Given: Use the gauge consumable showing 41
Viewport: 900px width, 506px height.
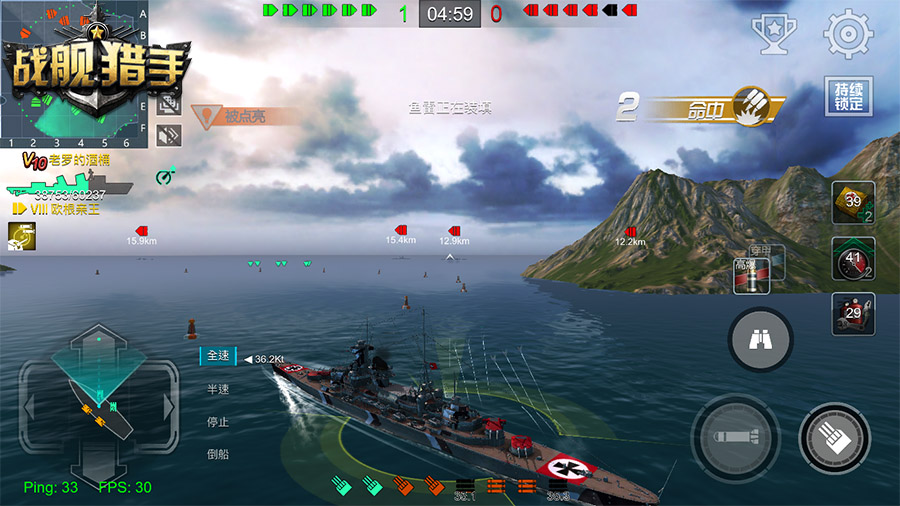Looking at the screenshot, I should tap(853, 258).
